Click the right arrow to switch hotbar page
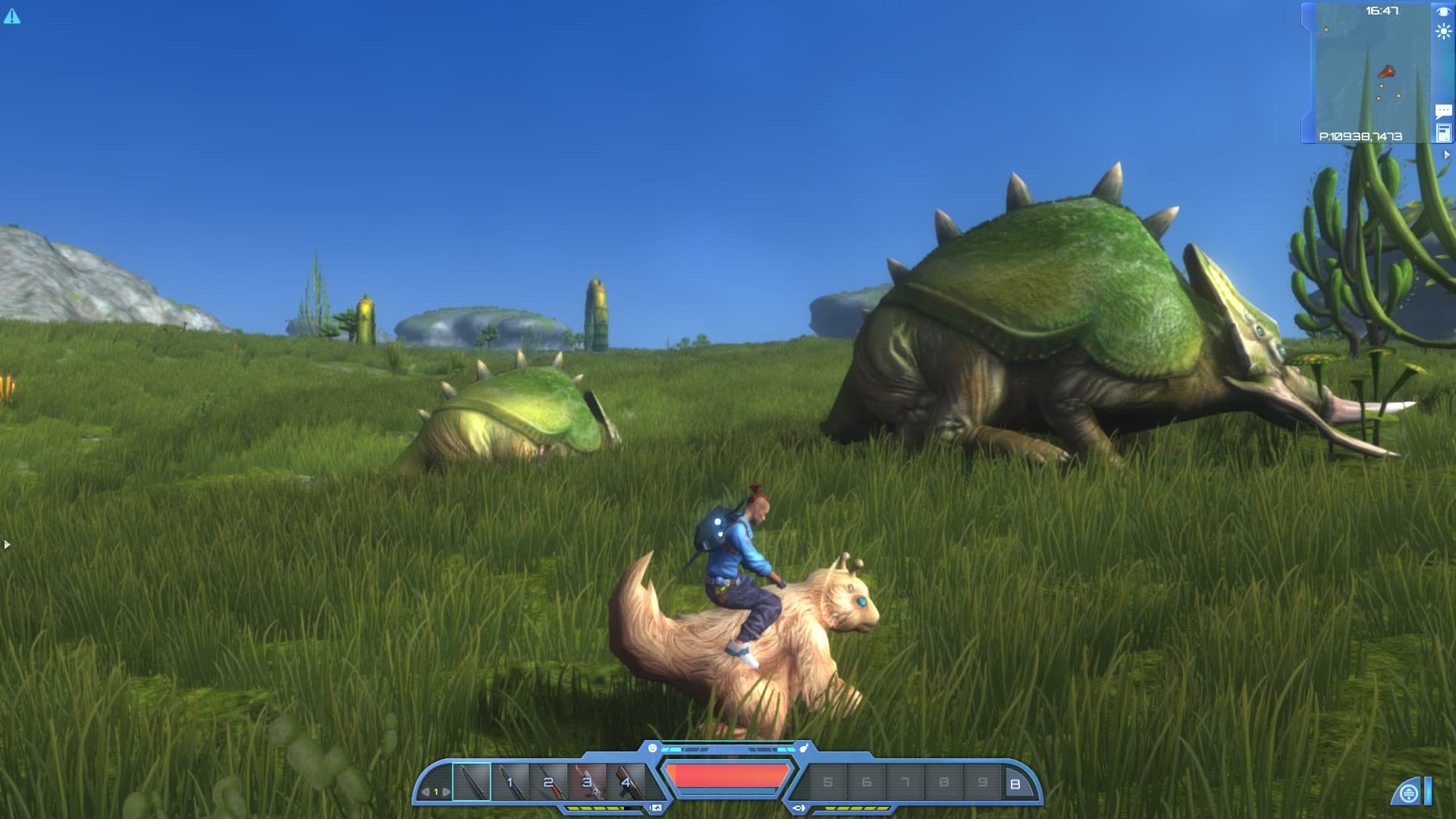The image size is (1456, 819). 446,790
